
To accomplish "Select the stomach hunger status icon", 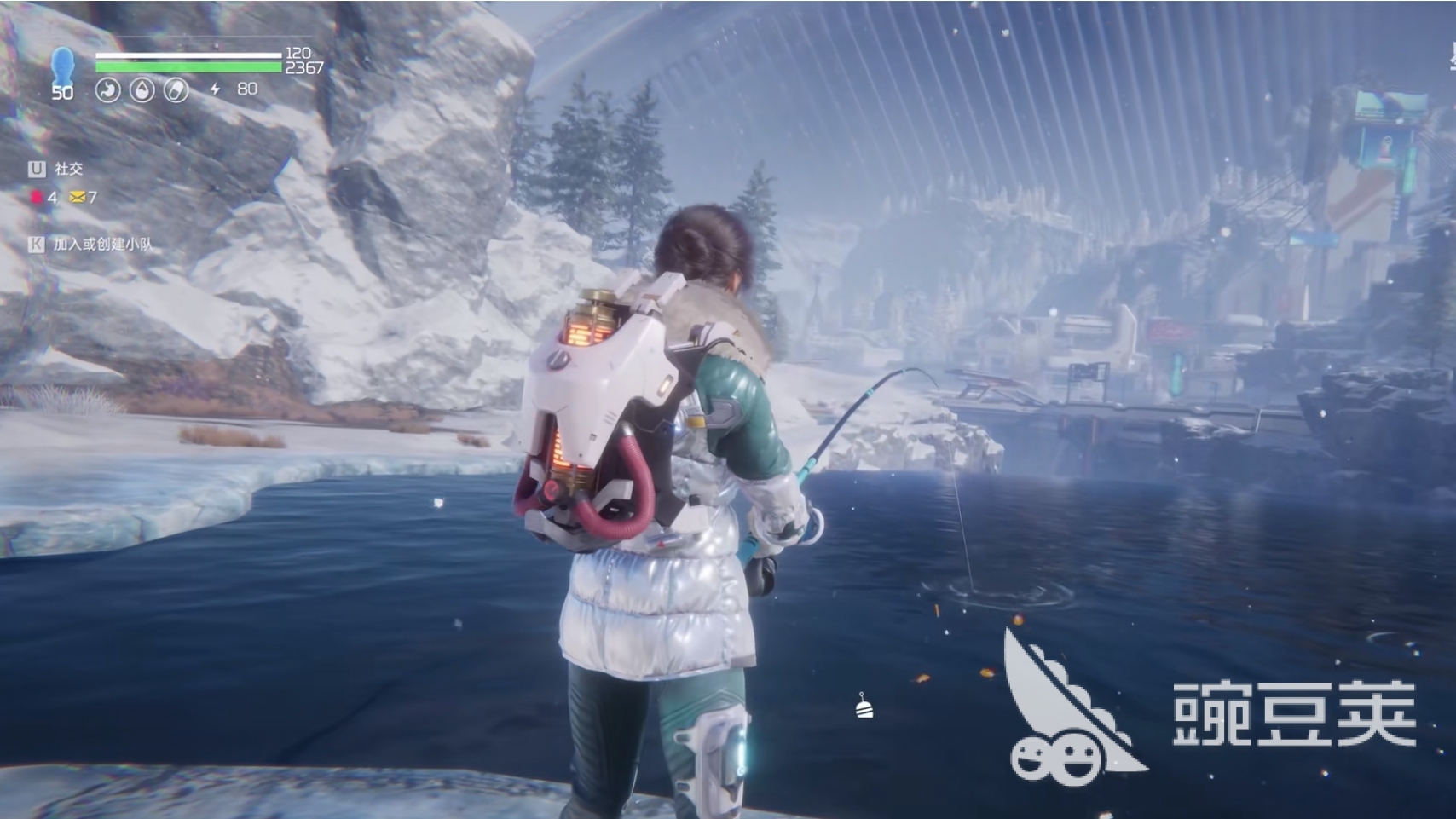I will click(107, 89).
